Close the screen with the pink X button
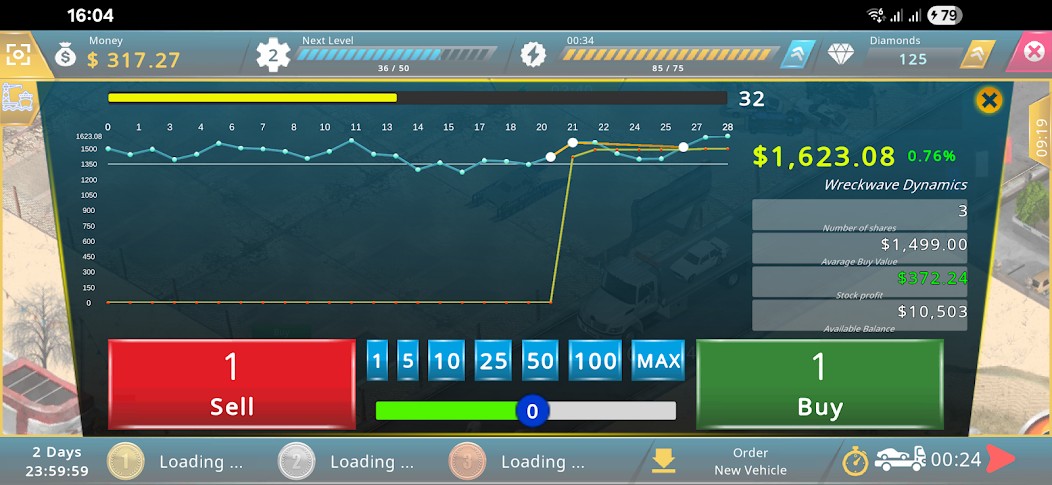 (1033, 52)
